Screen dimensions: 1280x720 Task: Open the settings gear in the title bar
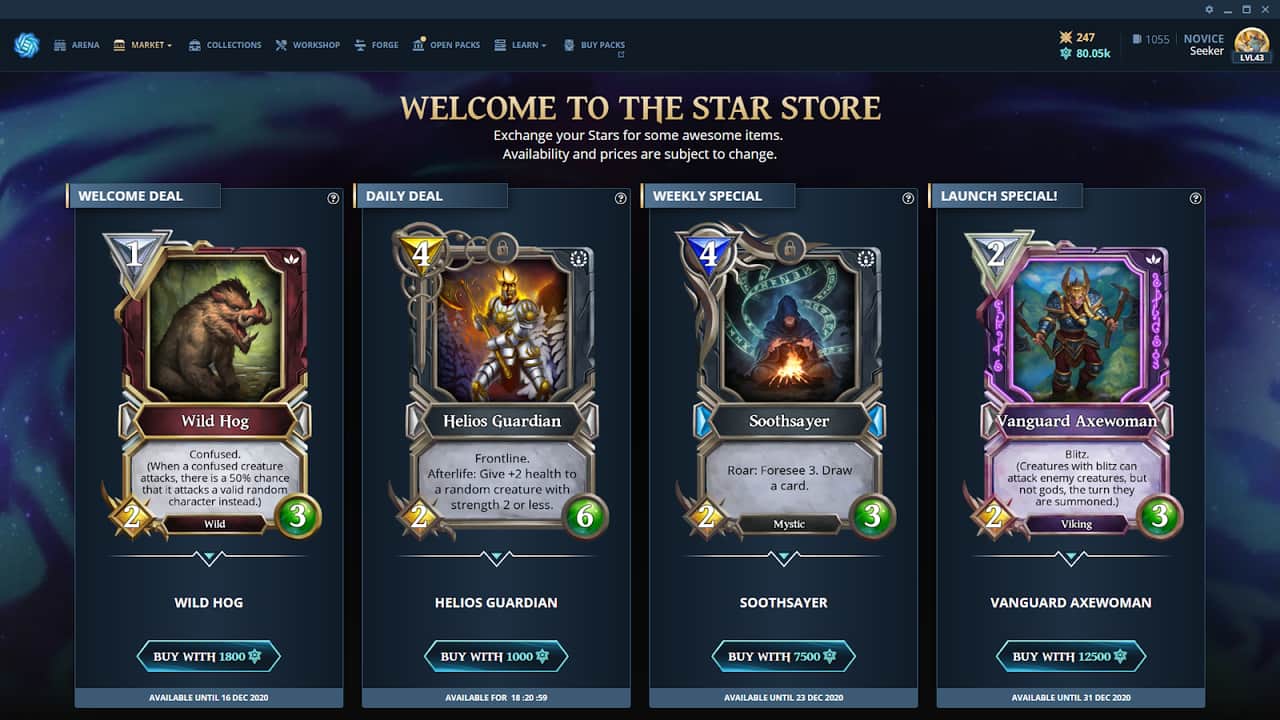pyautogui.click(x=1208, y=9)
